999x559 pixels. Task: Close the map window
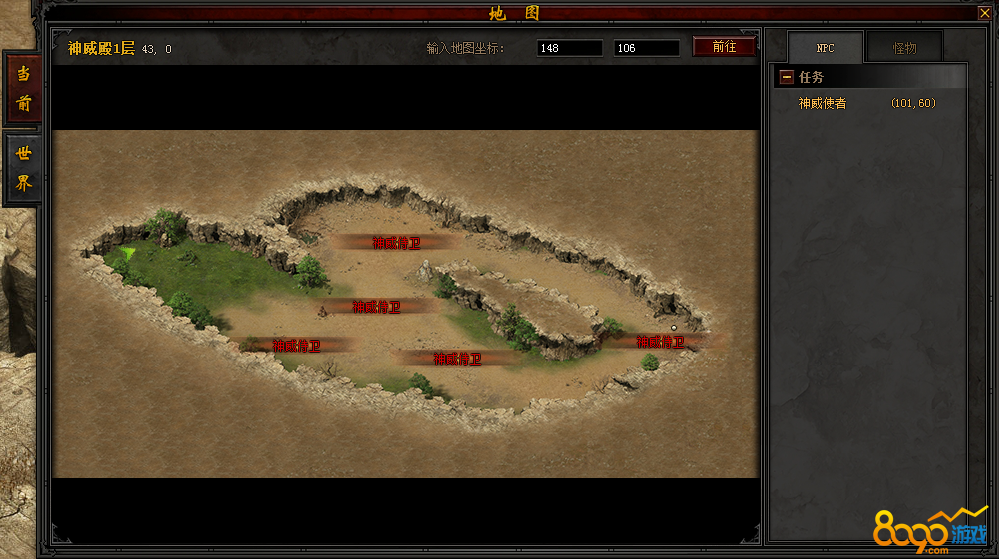point(983,13)
